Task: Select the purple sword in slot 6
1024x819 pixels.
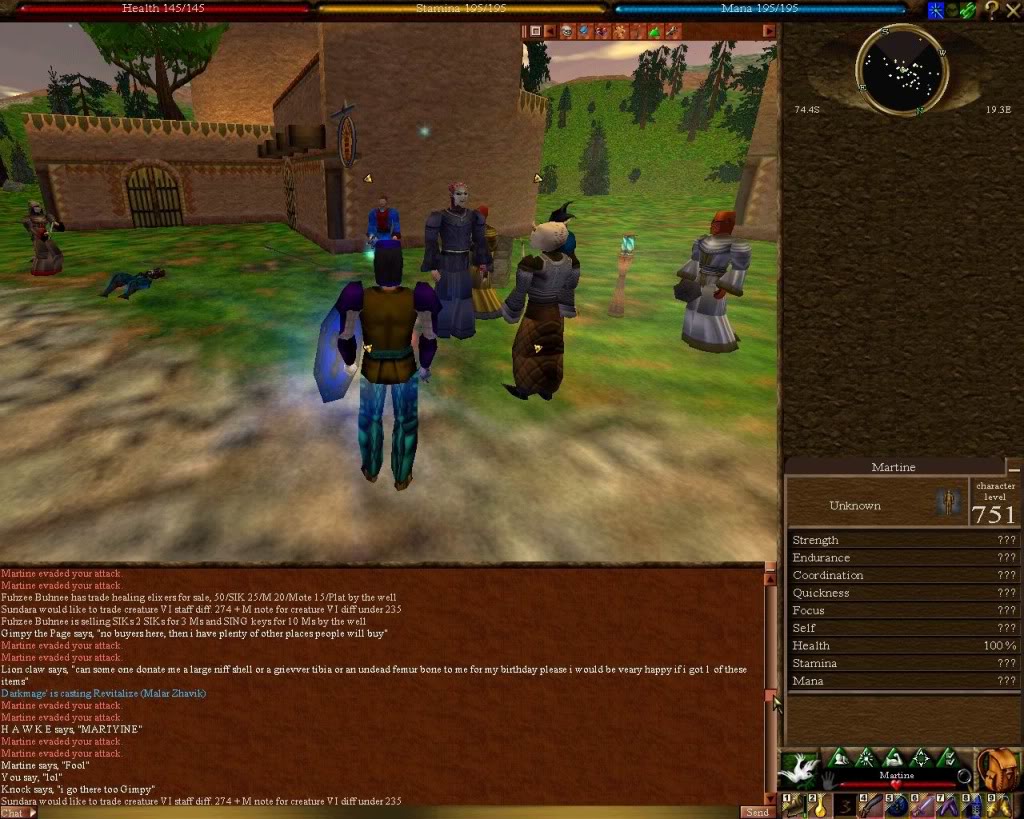Action: tap(921, 805)
